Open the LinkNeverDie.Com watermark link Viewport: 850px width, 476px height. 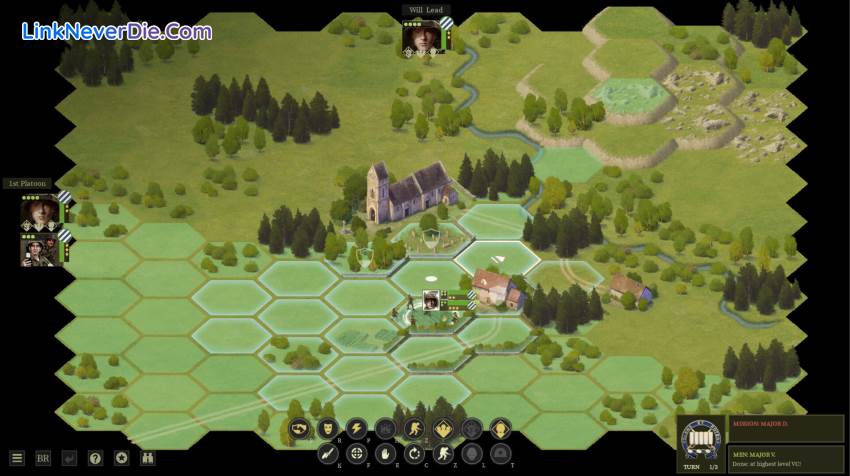tap(116, 31)
